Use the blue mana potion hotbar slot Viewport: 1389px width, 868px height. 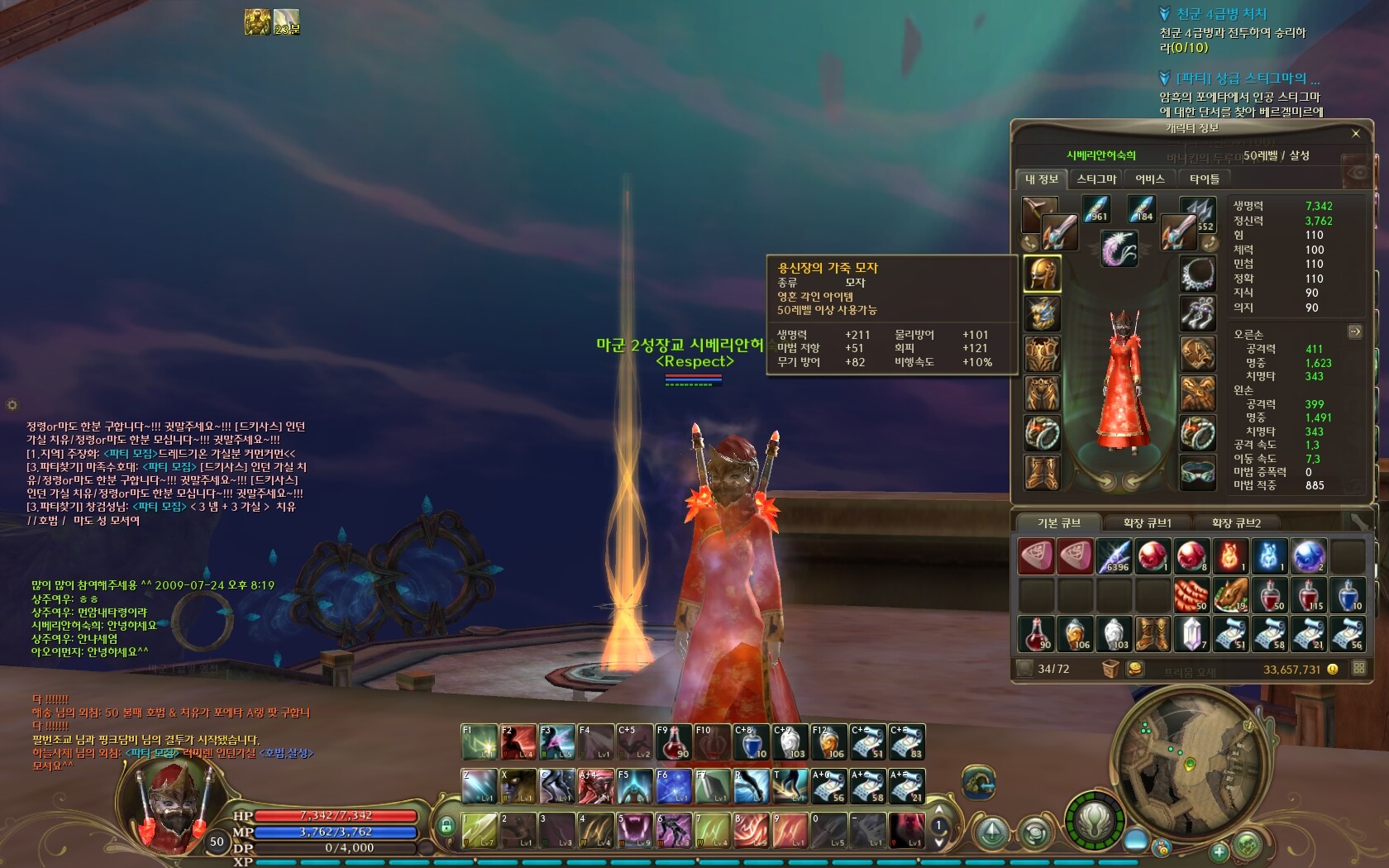[x=752, y=742]
